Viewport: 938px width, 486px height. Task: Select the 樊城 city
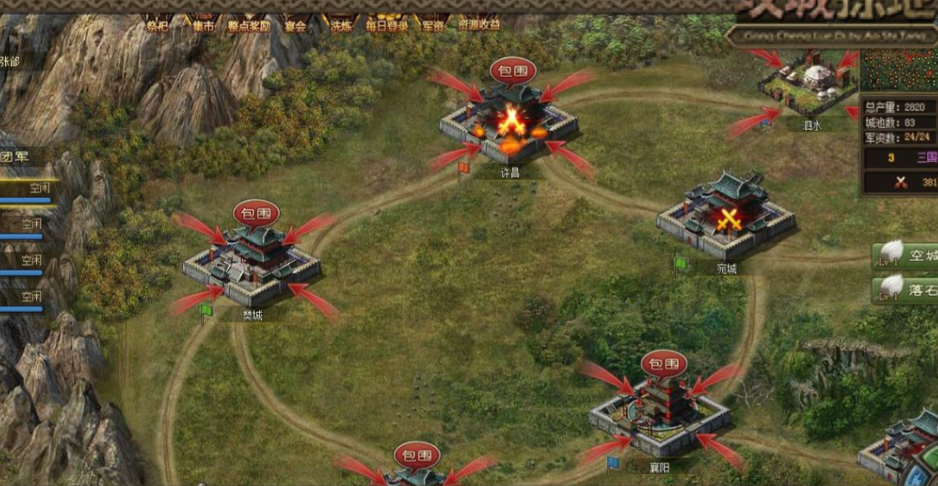[x=252, y=265]
